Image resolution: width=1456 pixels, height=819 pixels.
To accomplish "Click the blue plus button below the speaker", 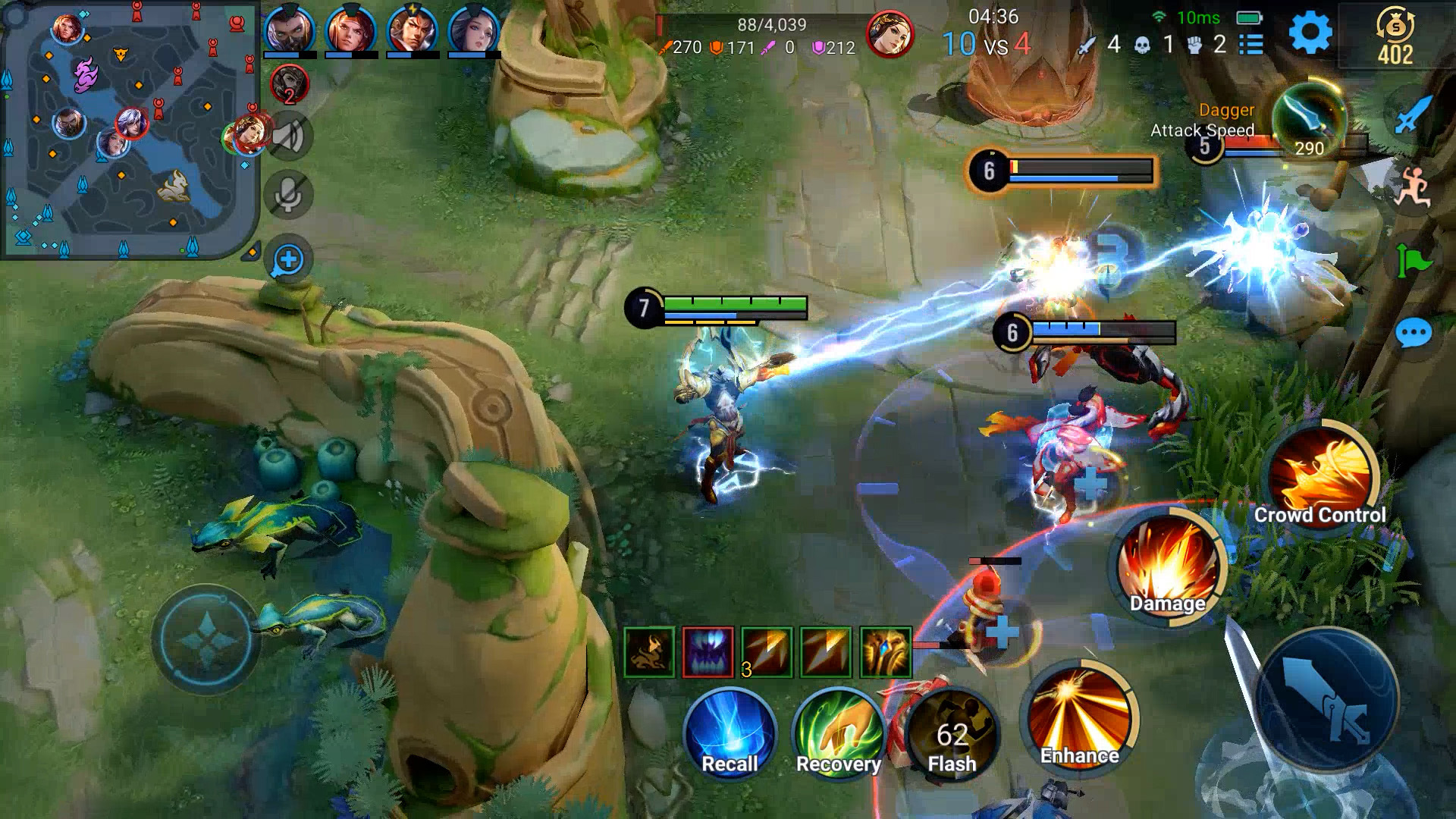I will pyautogui.click(x=288, y=260).
